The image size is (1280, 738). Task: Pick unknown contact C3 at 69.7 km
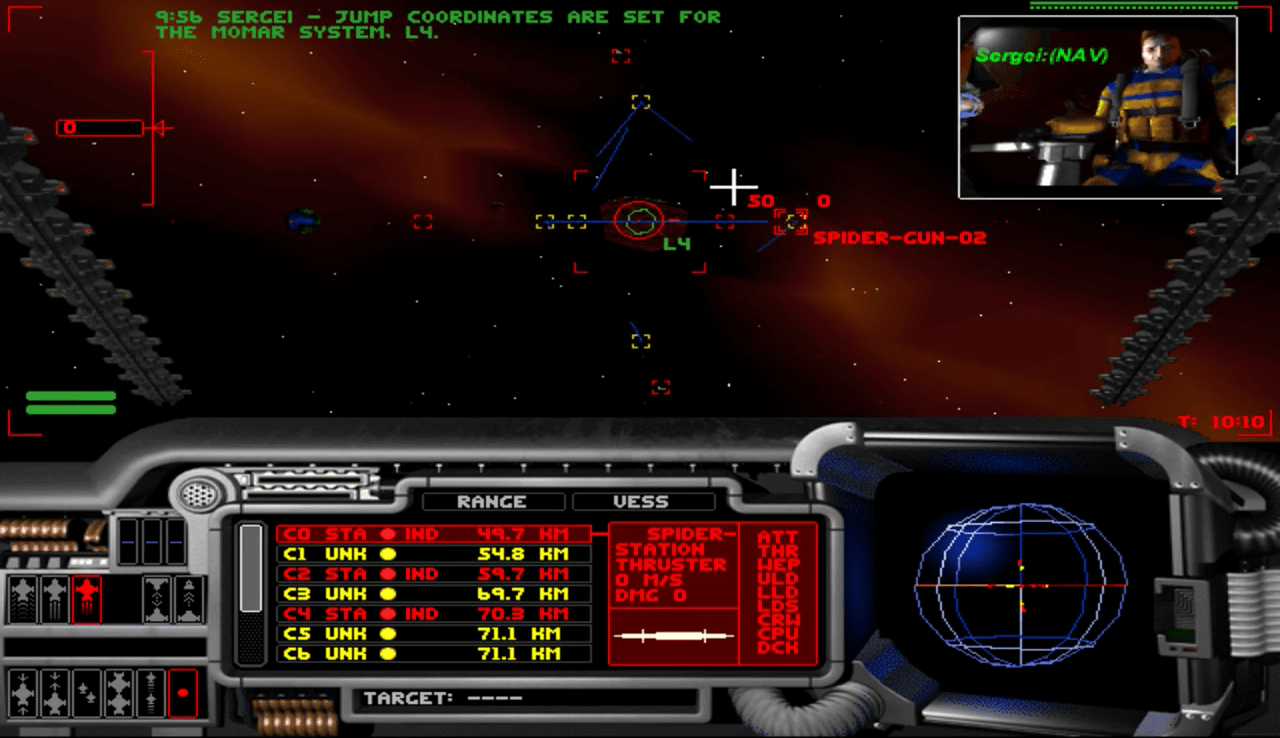tap(432, 594)
